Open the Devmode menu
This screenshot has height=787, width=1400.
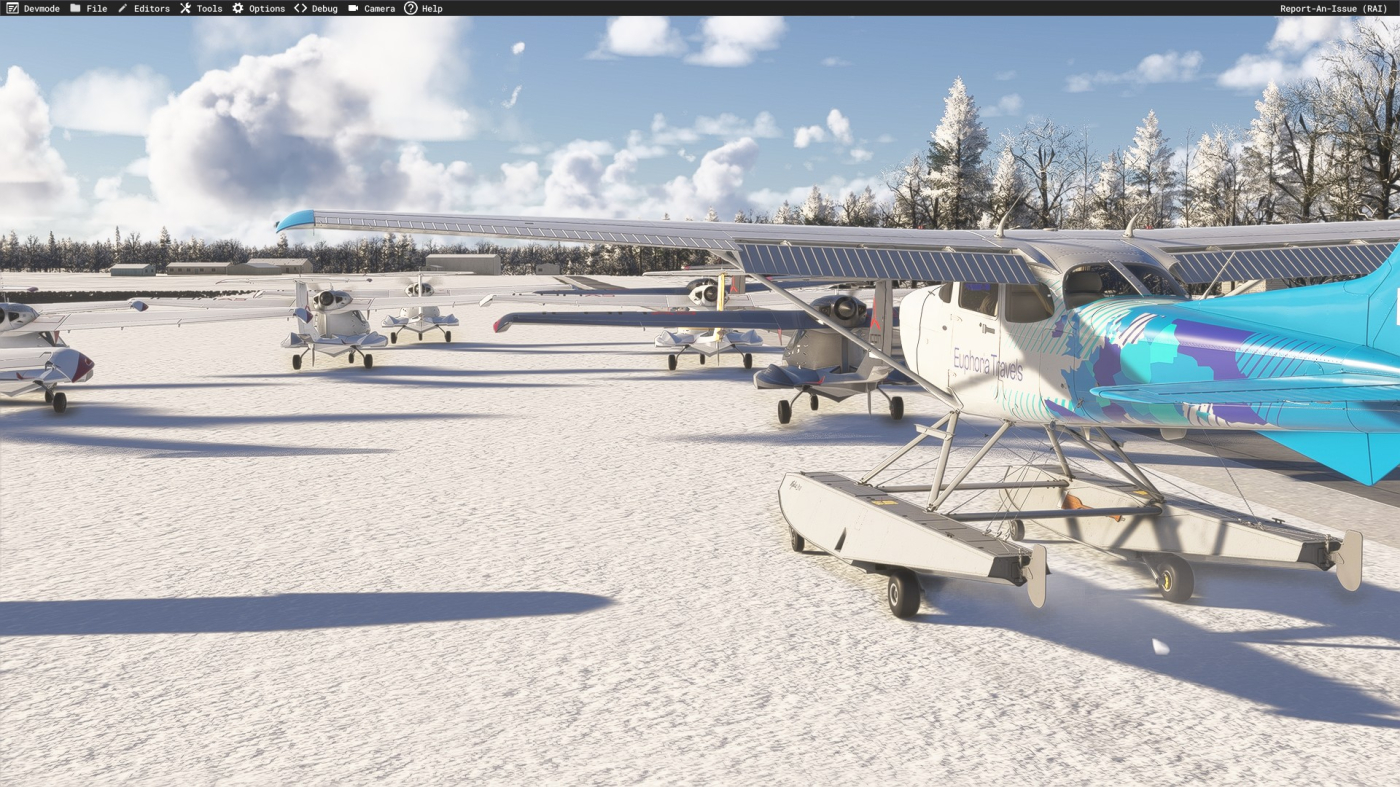click(33, 8)
